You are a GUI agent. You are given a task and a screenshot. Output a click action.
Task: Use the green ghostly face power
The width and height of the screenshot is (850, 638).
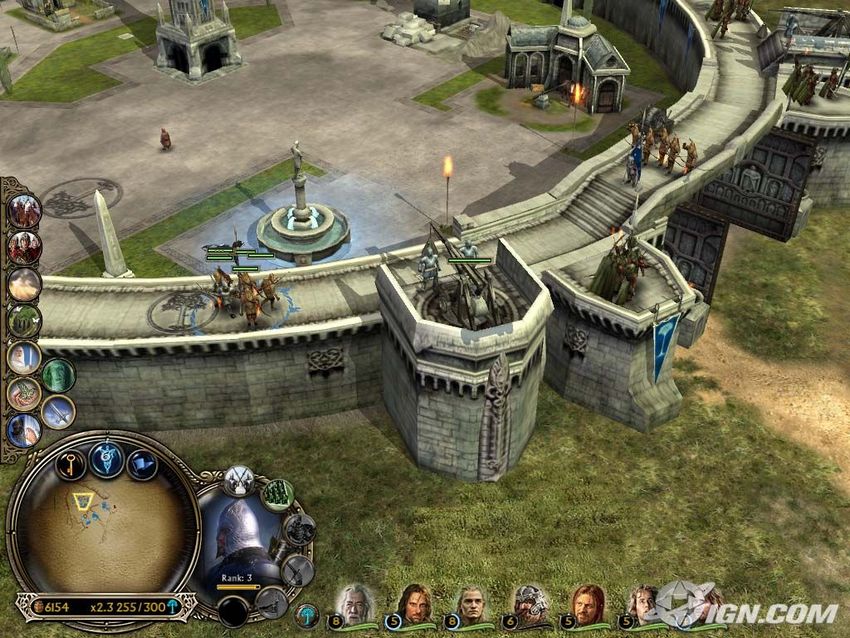58,375
